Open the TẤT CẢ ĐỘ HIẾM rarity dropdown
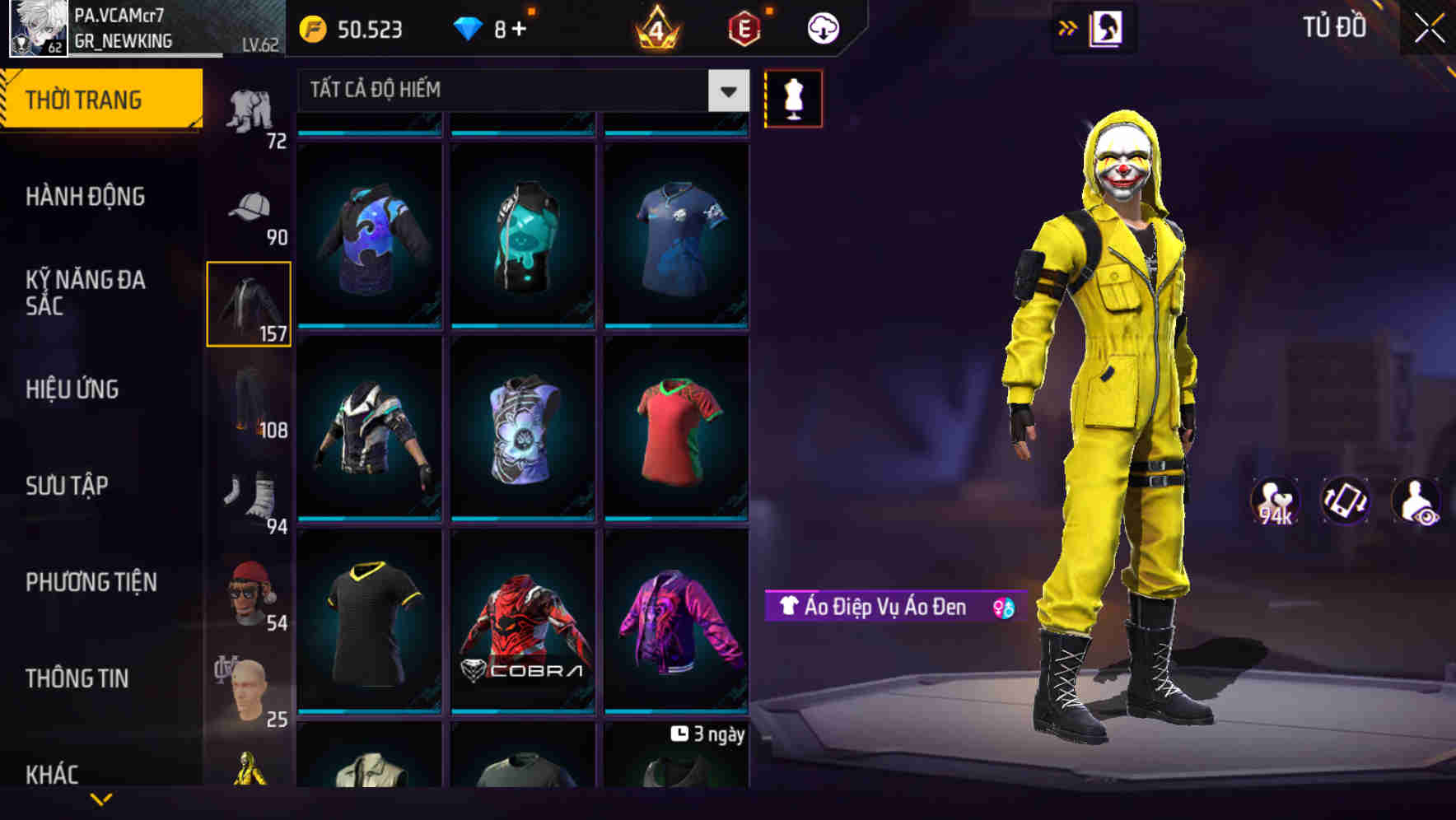This screenshot has width=1456, height=820. click(511, 91)
